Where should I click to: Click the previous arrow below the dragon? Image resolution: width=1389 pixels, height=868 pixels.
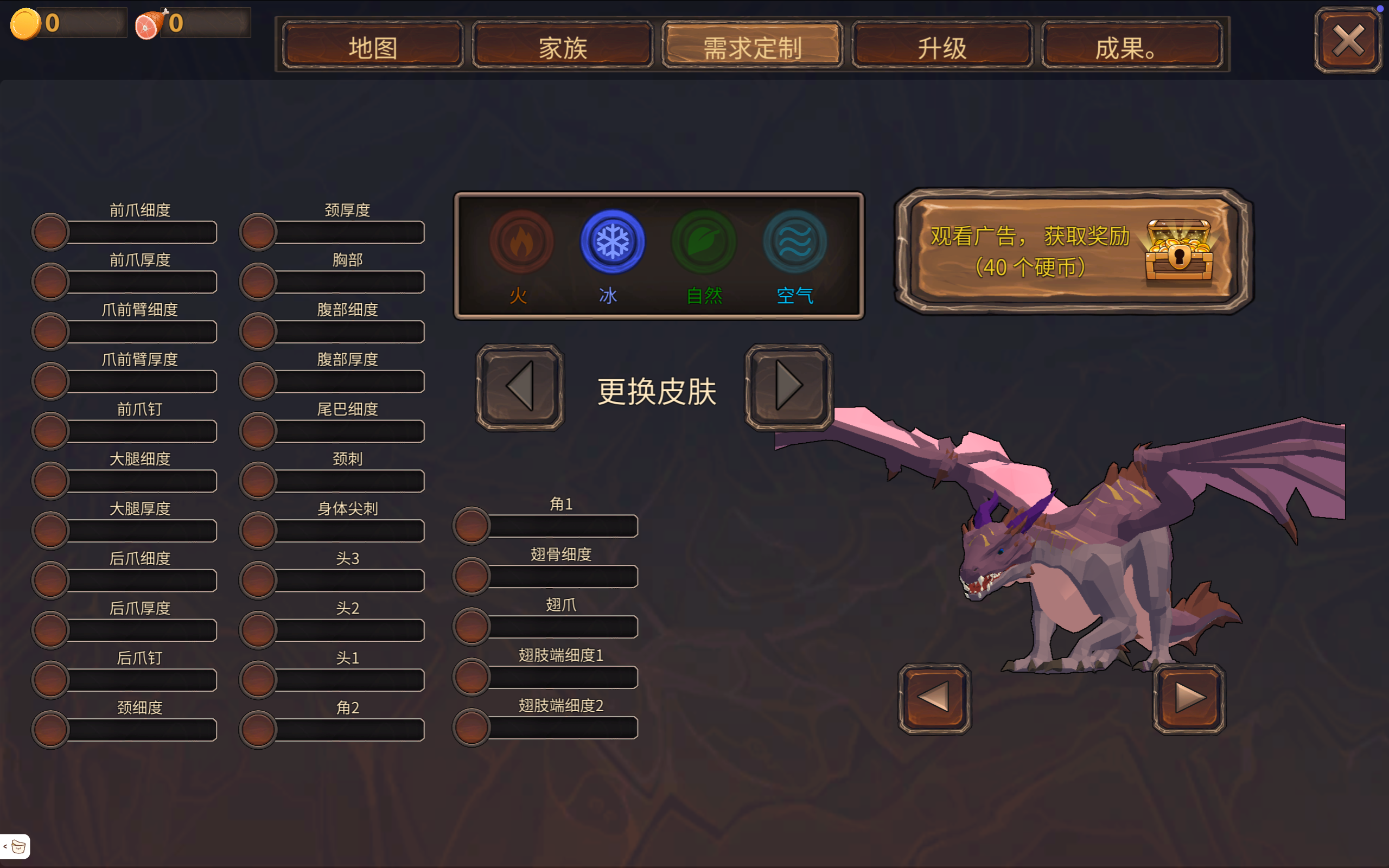pyautogui.click(x=933, y=700)
